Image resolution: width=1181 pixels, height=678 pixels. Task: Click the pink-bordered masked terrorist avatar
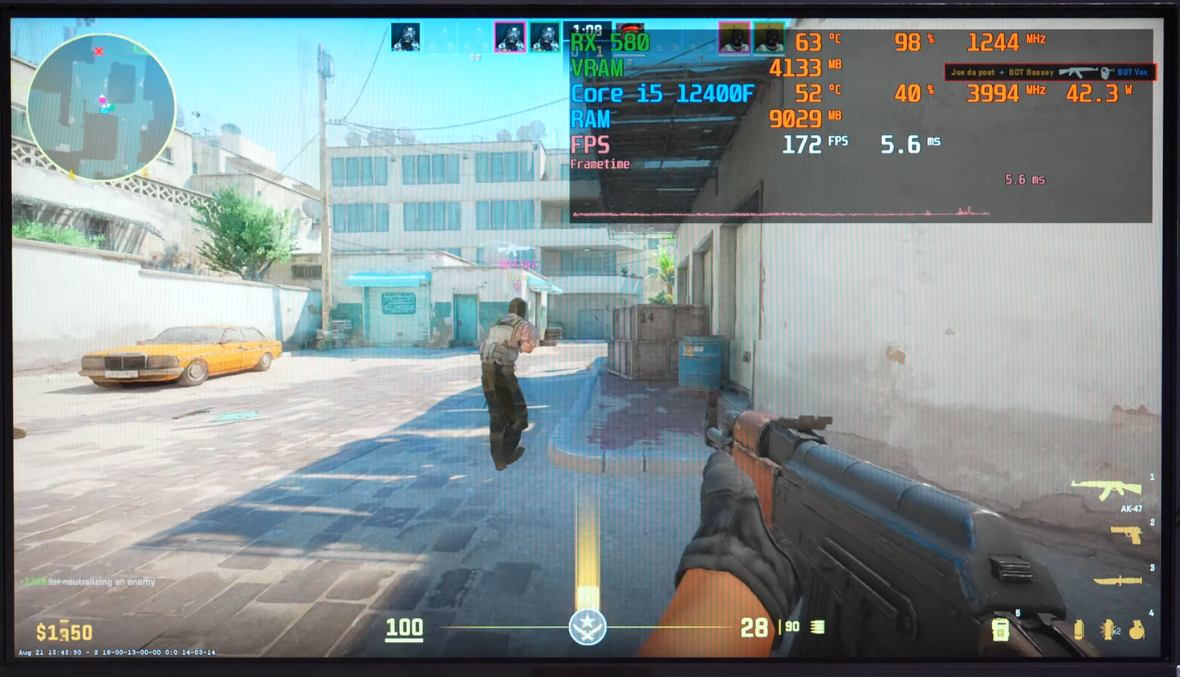734,39
